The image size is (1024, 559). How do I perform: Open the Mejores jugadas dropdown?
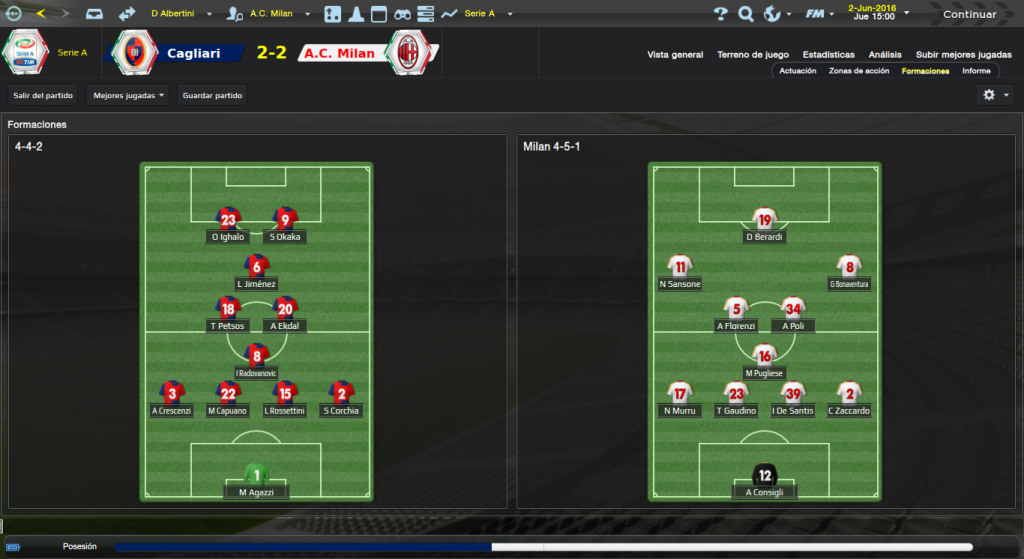(x=128, y=96)
